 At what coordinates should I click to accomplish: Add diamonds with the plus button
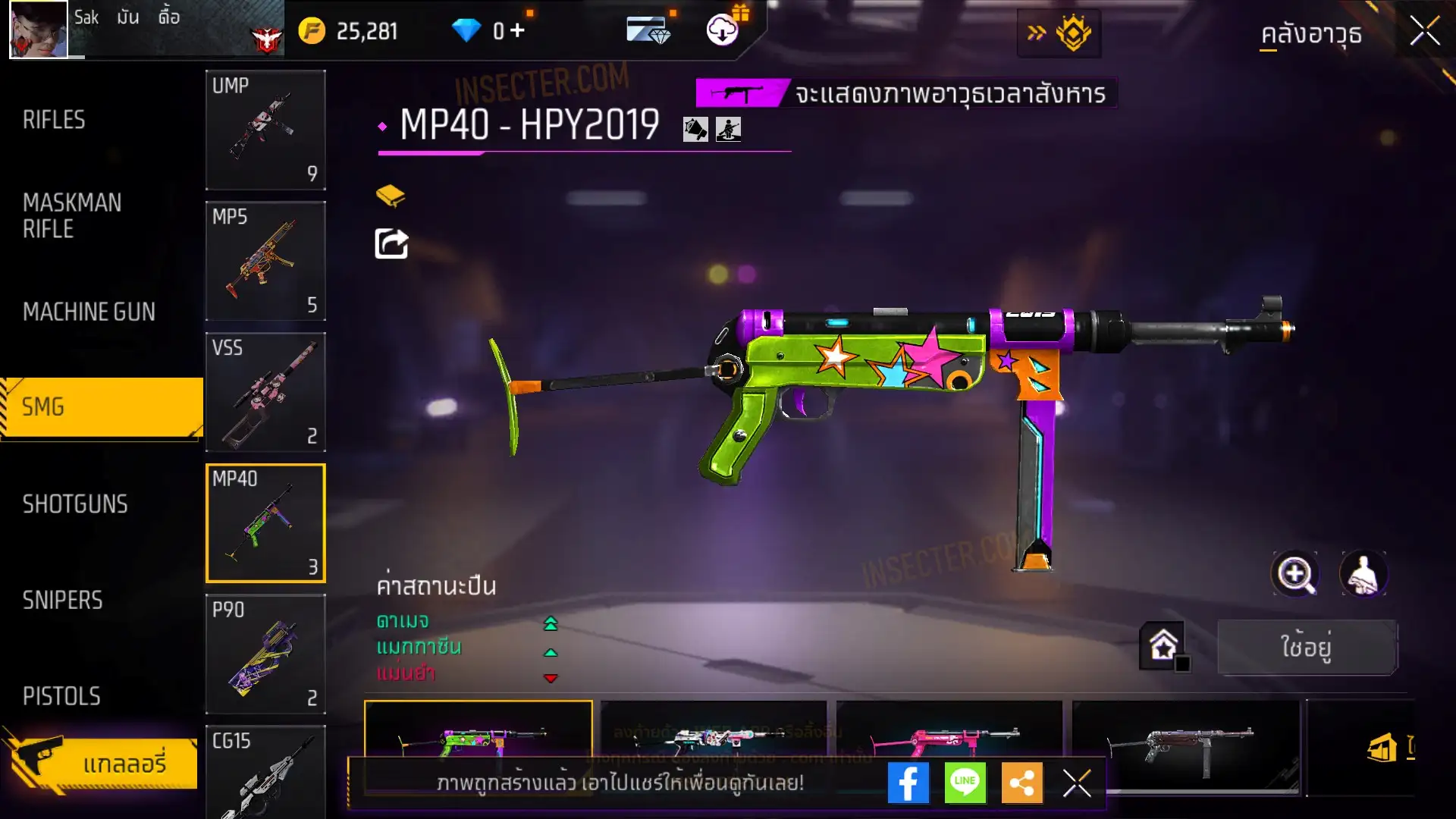517,30
